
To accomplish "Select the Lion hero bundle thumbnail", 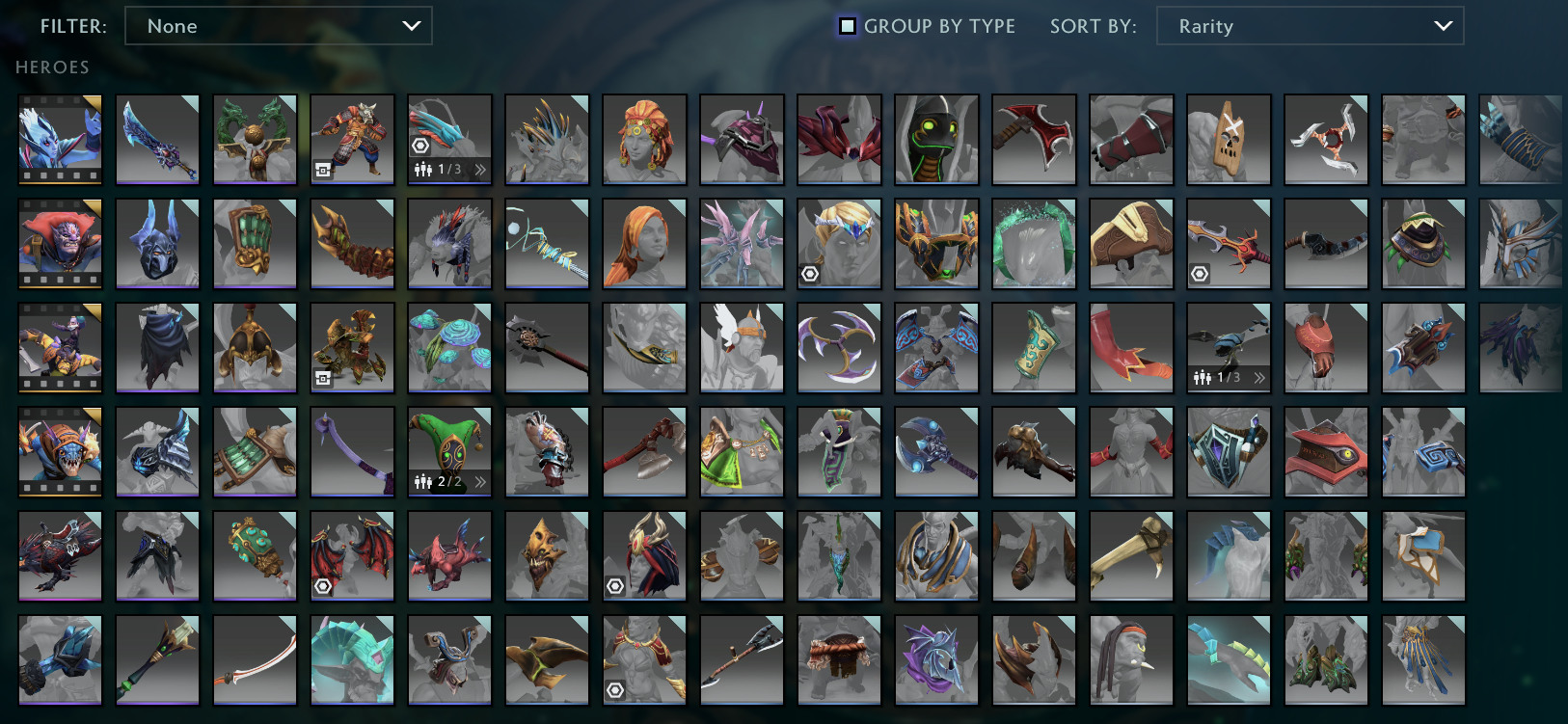I will click(x=60, y=244).
